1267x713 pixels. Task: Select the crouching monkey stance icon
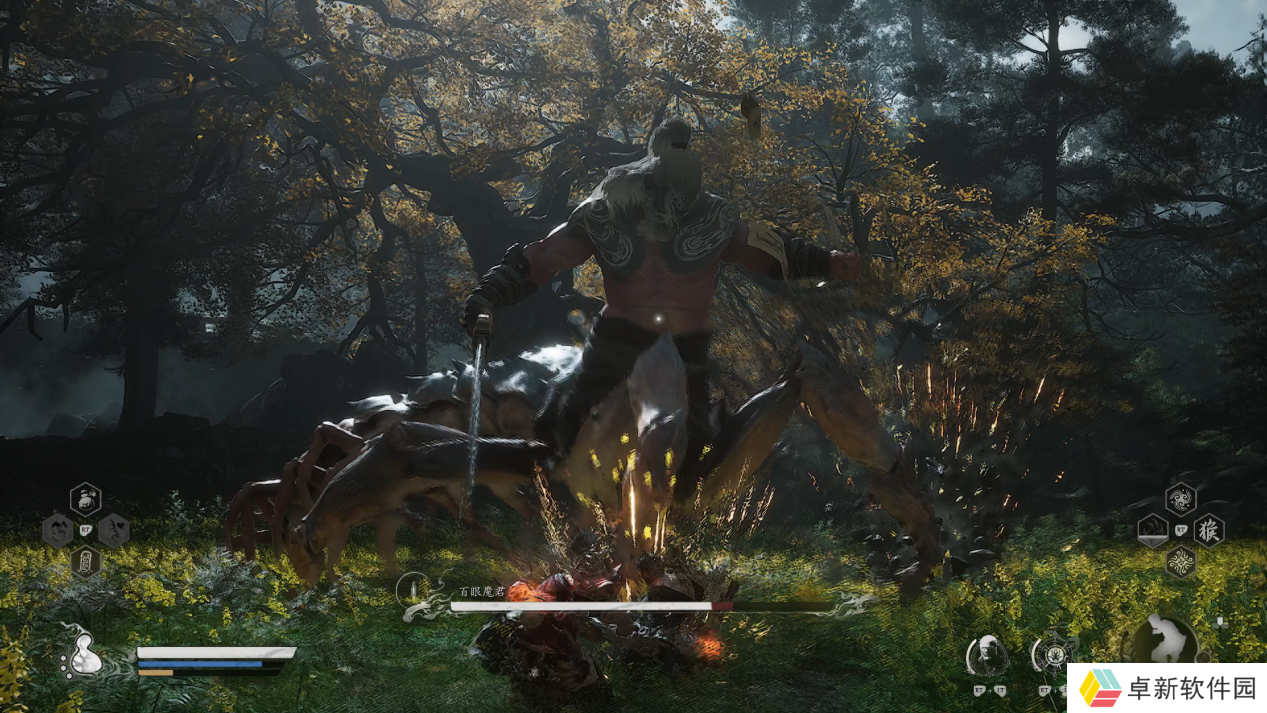pos(1164,638)
